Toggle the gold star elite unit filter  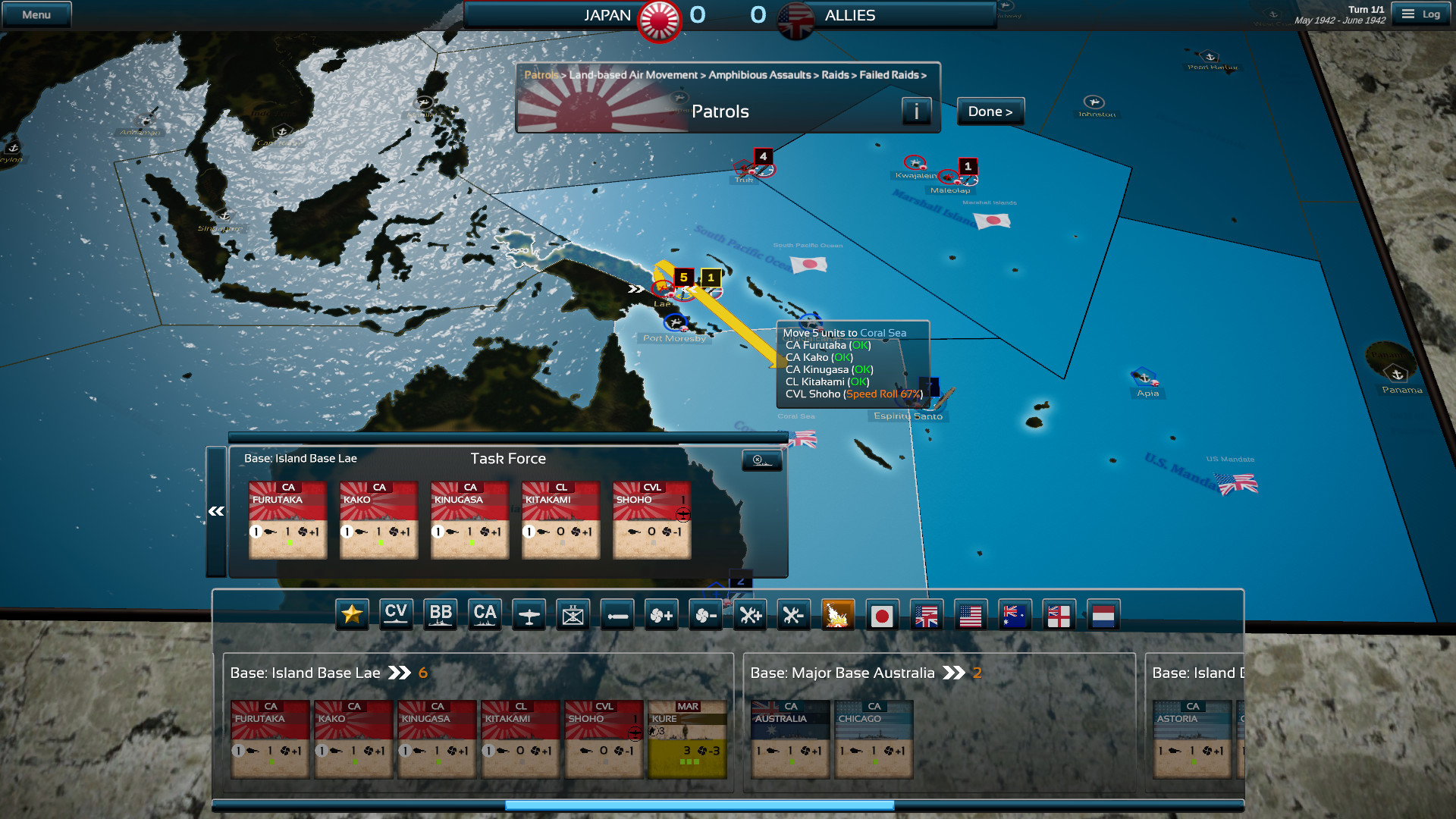coord(352,615)
